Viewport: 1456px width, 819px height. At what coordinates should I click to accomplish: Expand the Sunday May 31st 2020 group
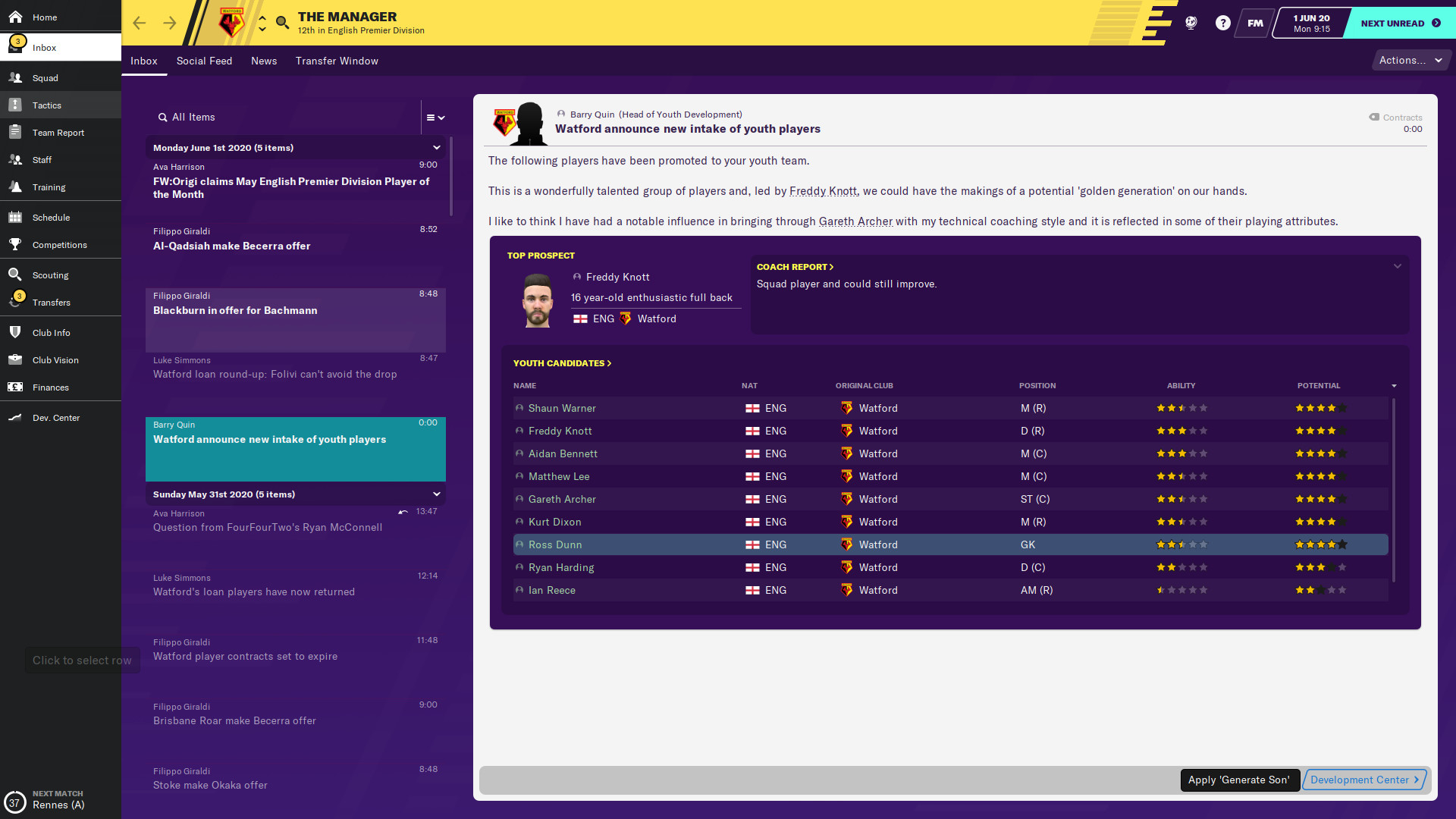pos(437,494)
